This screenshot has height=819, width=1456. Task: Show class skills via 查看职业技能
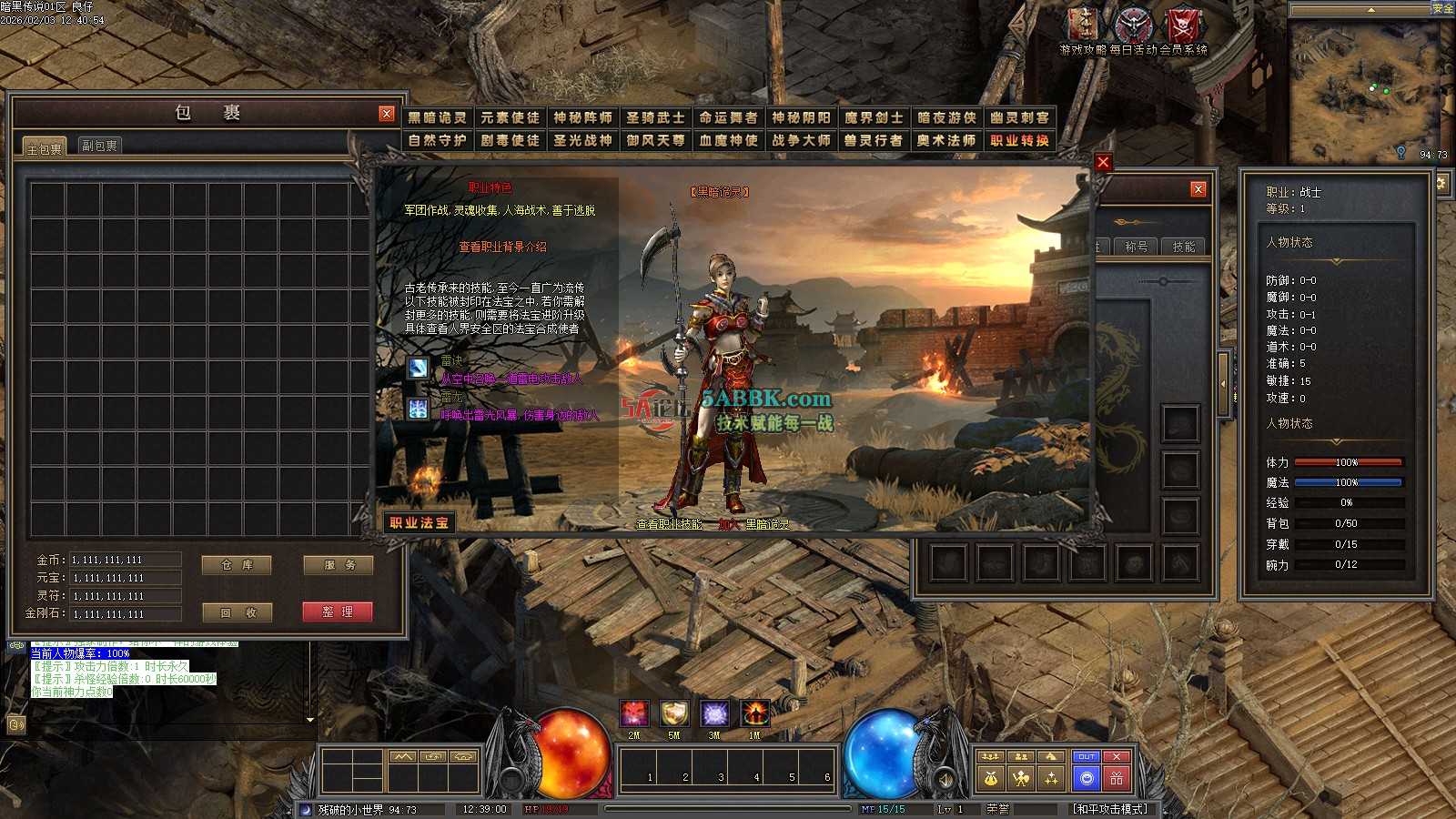coord(669,524)
